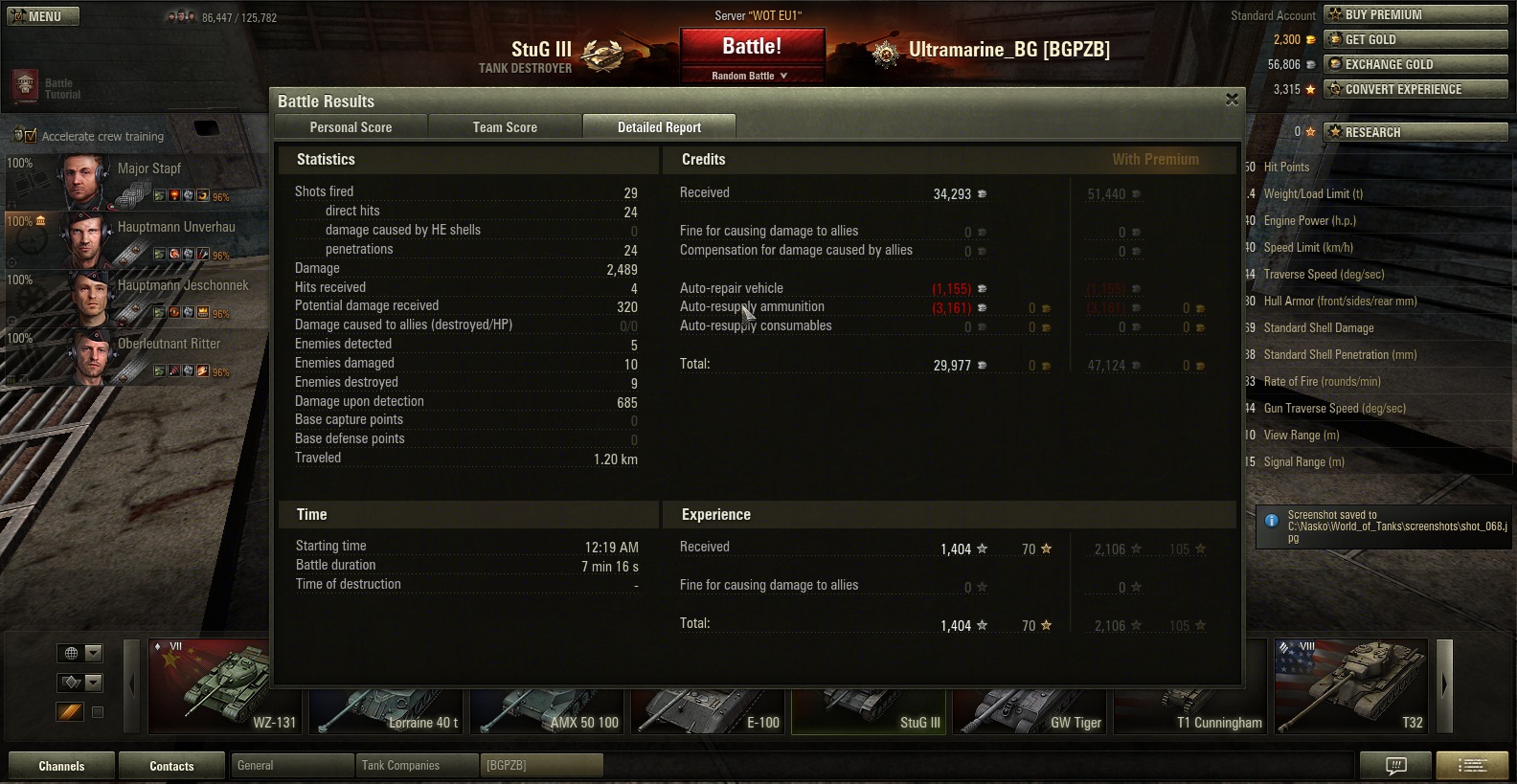Select the Detailed Report tab
The height and width of the screenshot is (784, 1517).
pyautogui.click(x=659, y=127)
